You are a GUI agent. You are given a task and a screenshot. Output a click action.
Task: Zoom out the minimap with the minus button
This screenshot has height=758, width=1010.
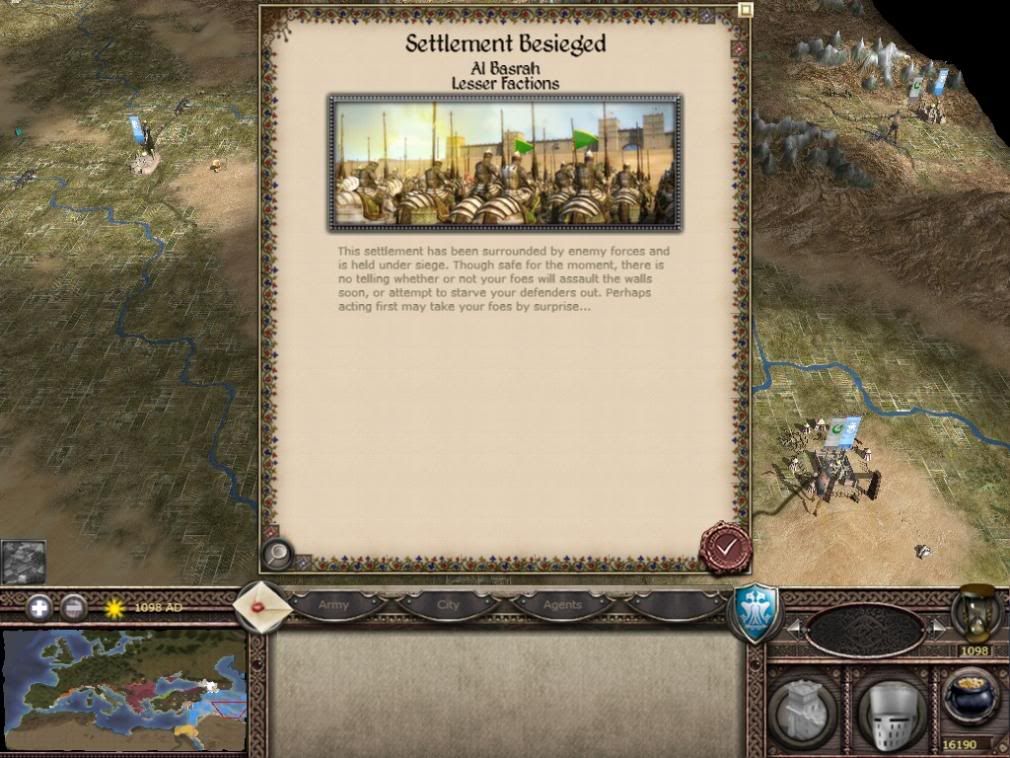coord(73,607)
